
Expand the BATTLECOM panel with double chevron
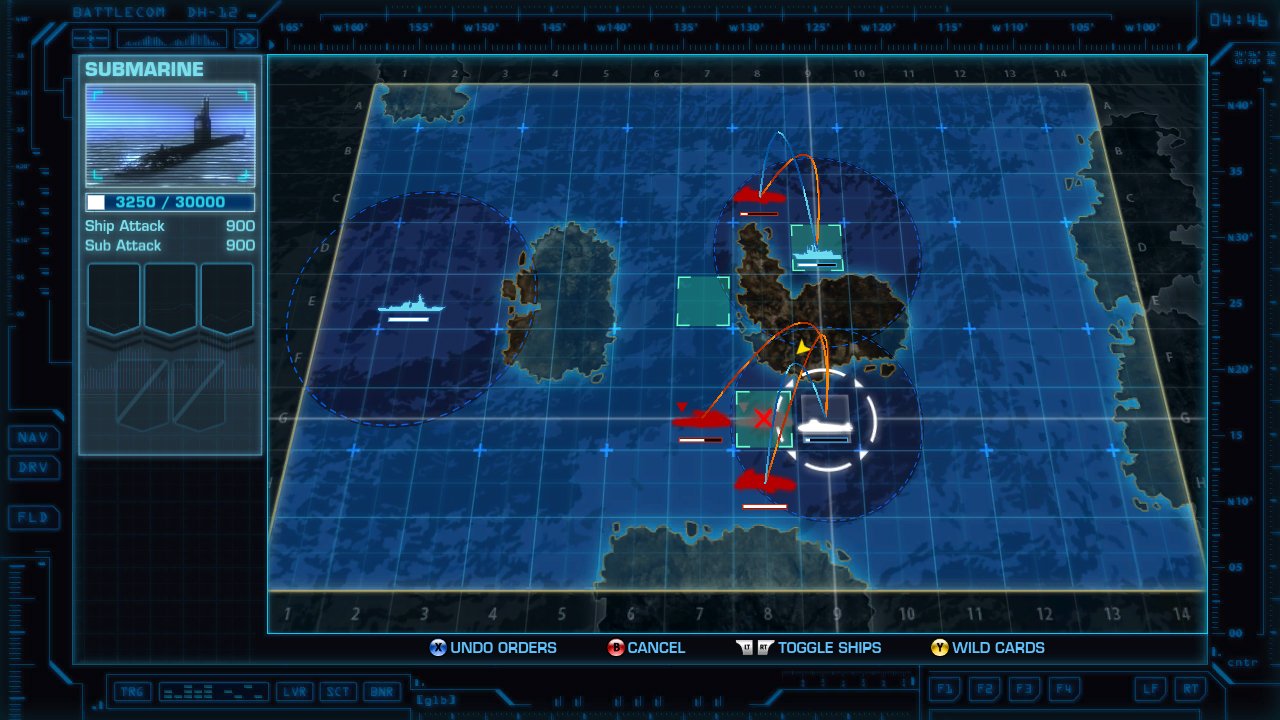(248, 38)
